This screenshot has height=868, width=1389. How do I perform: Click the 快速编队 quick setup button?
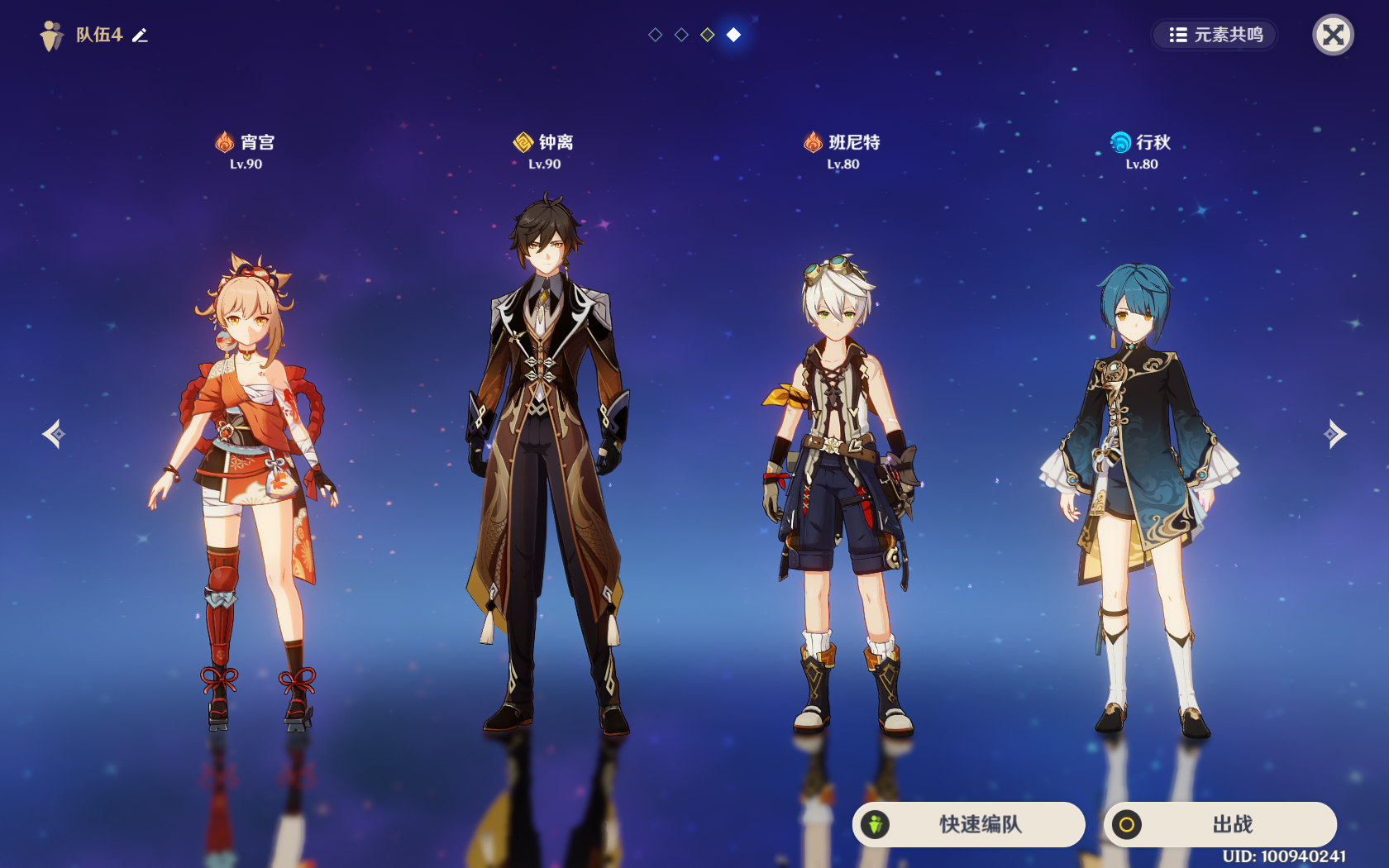(x=968, y=824)
